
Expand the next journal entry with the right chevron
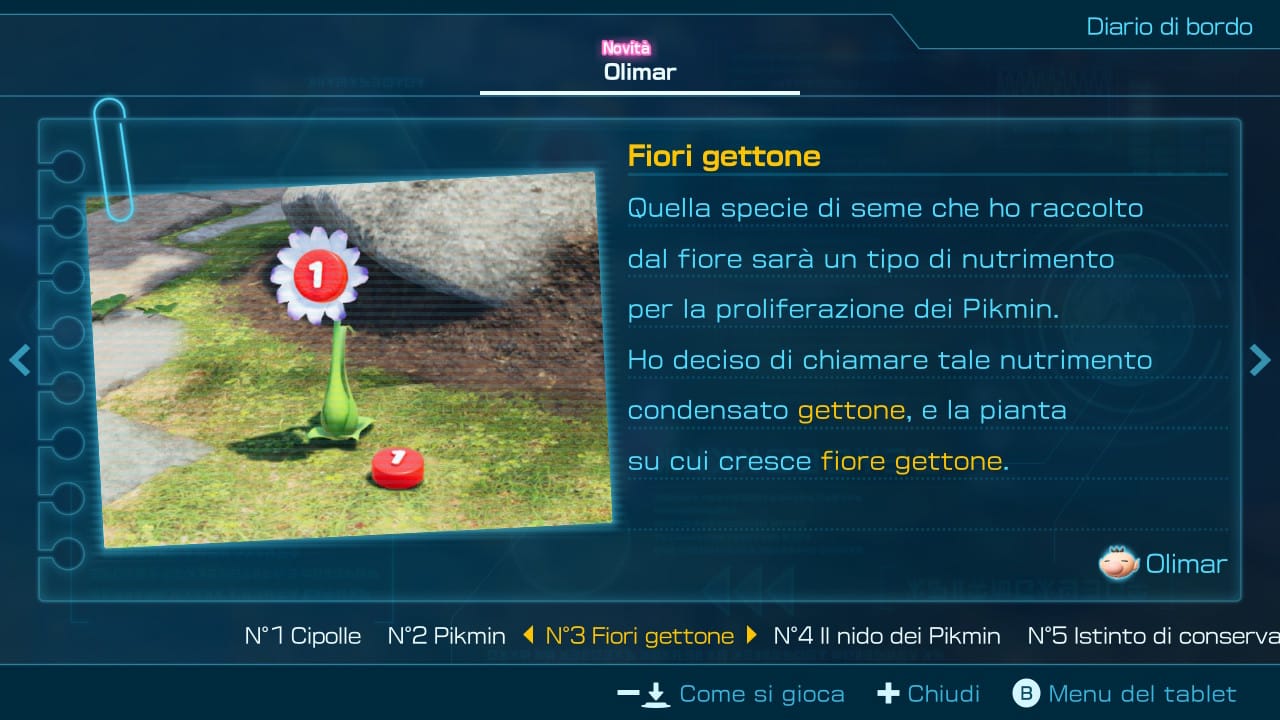point(1261,360)
